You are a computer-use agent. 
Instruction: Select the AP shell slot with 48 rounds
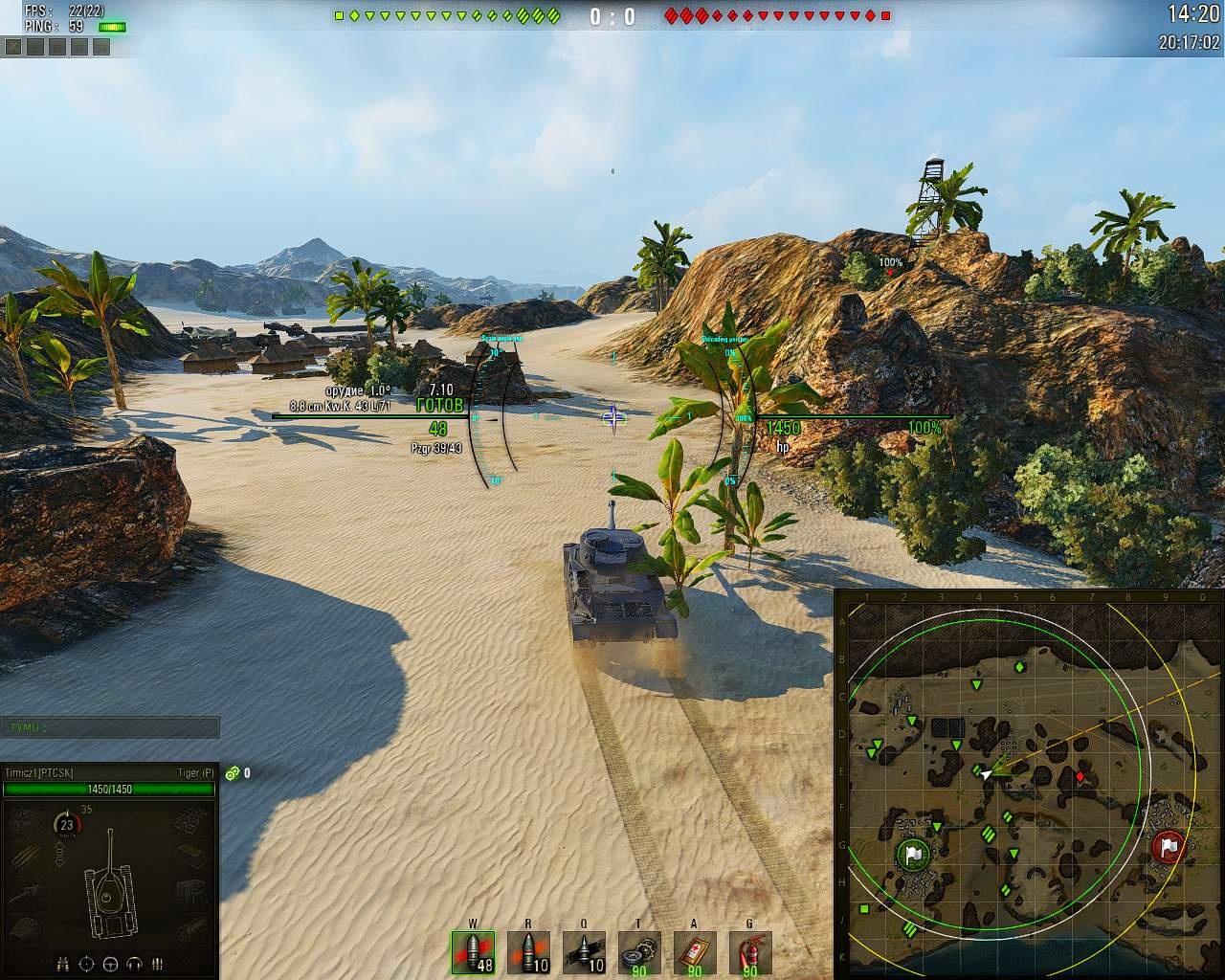pyautogui.click(x=473, y=952)
